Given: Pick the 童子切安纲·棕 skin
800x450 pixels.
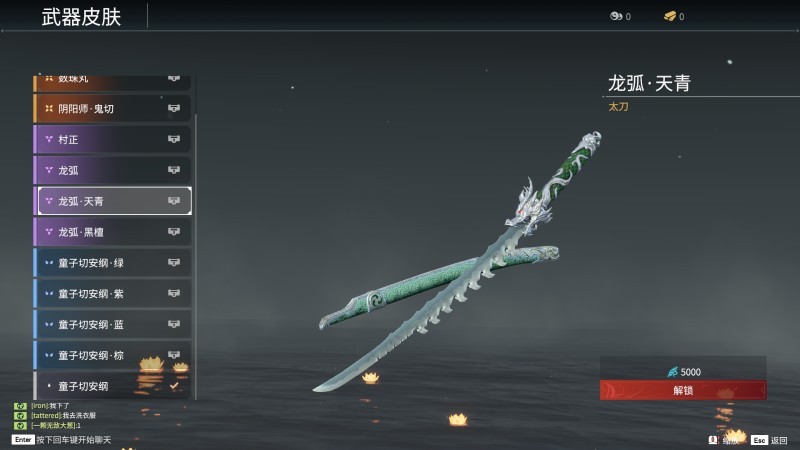Looking at the screenshot, I should (x=112, y=355).
